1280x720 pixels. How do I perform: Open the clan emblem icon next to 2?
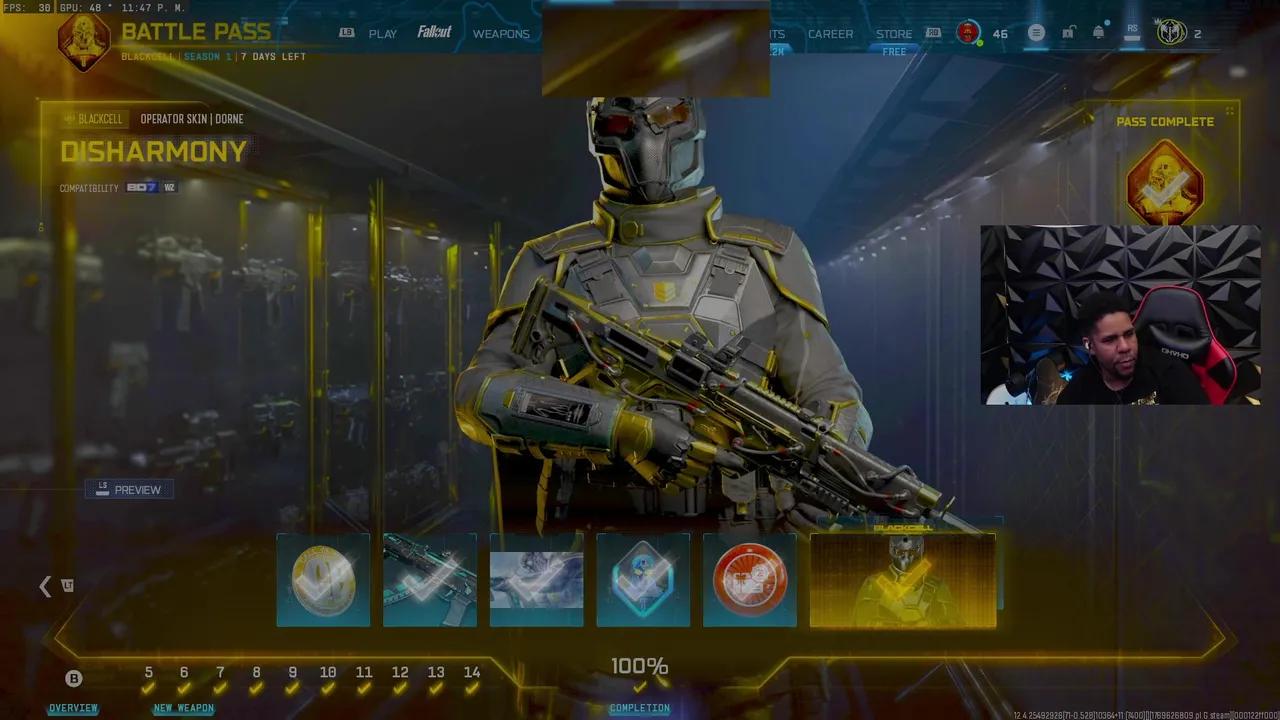(1171, 32)
